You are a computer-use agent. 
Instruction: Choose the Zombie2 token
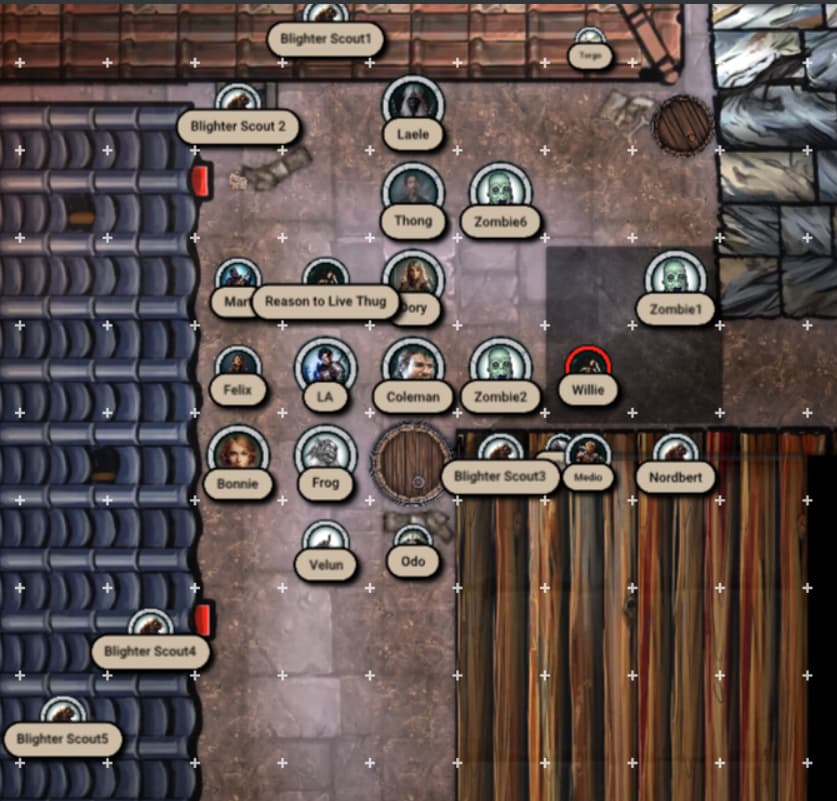pos(500,365)
